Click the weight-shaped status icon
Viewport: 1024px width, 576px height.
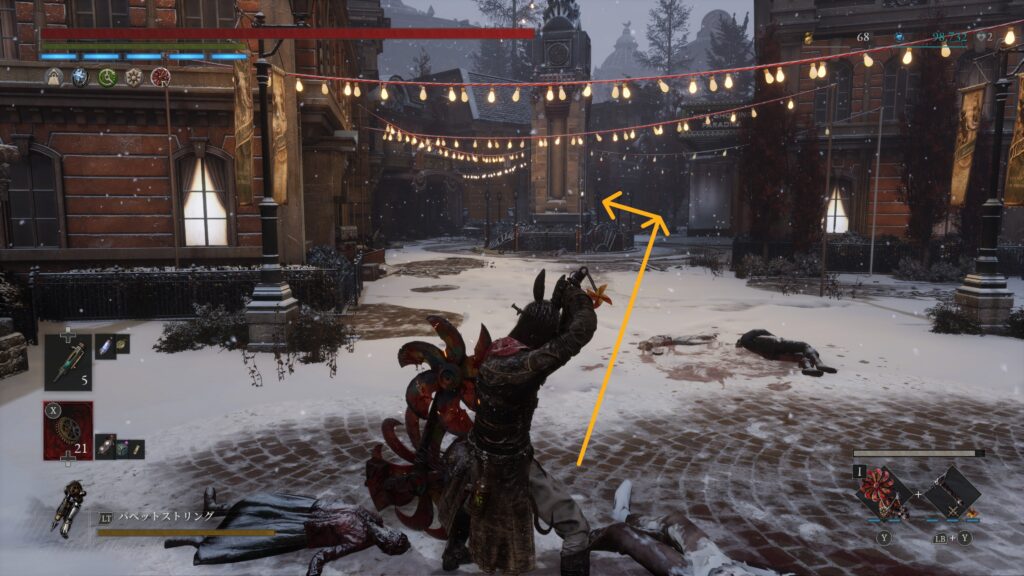coord(53,77)
